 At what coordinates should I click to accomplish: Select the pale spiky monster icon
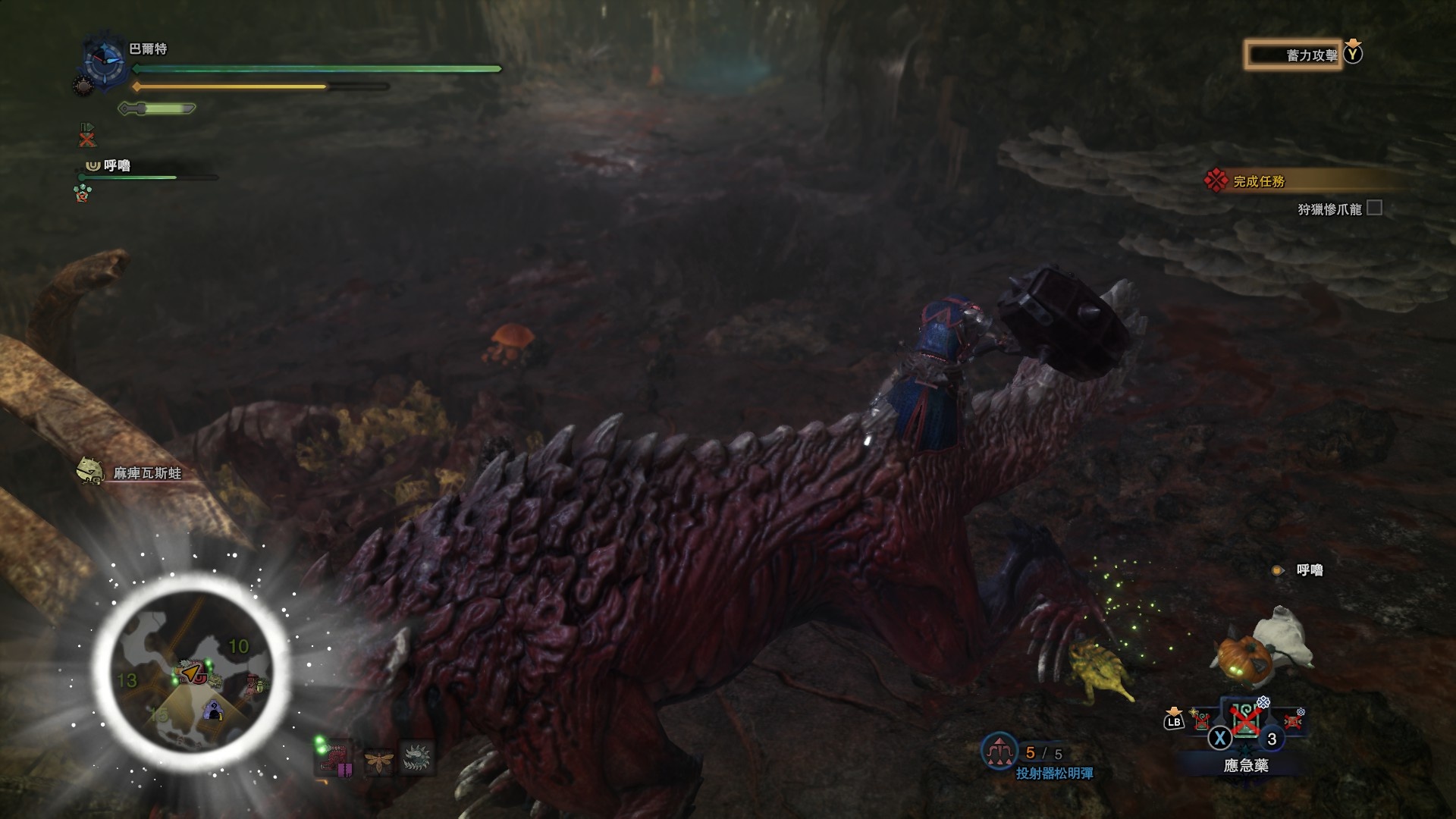(x=416, y=757)
